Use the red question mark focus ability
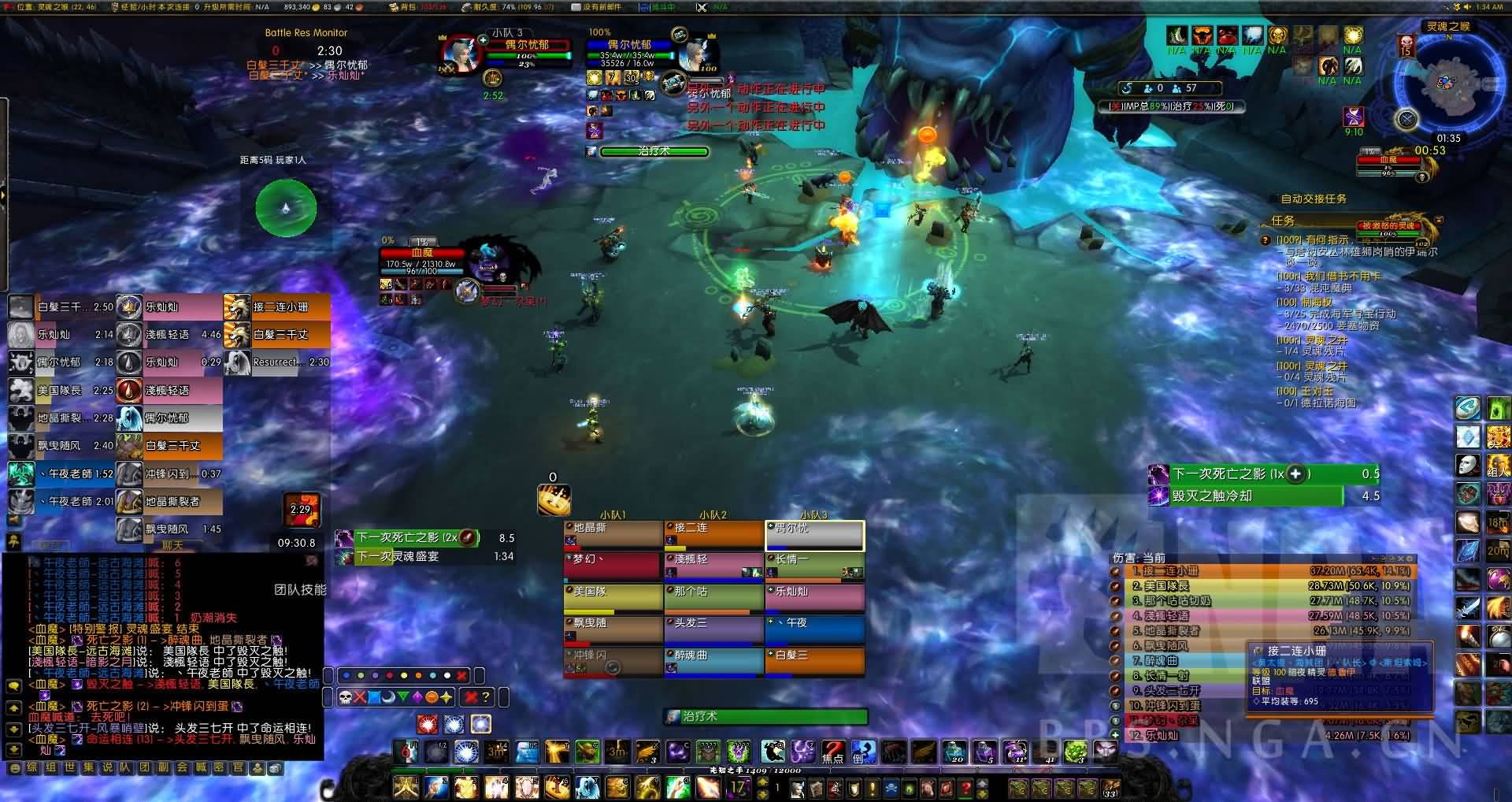 [833, 751]
